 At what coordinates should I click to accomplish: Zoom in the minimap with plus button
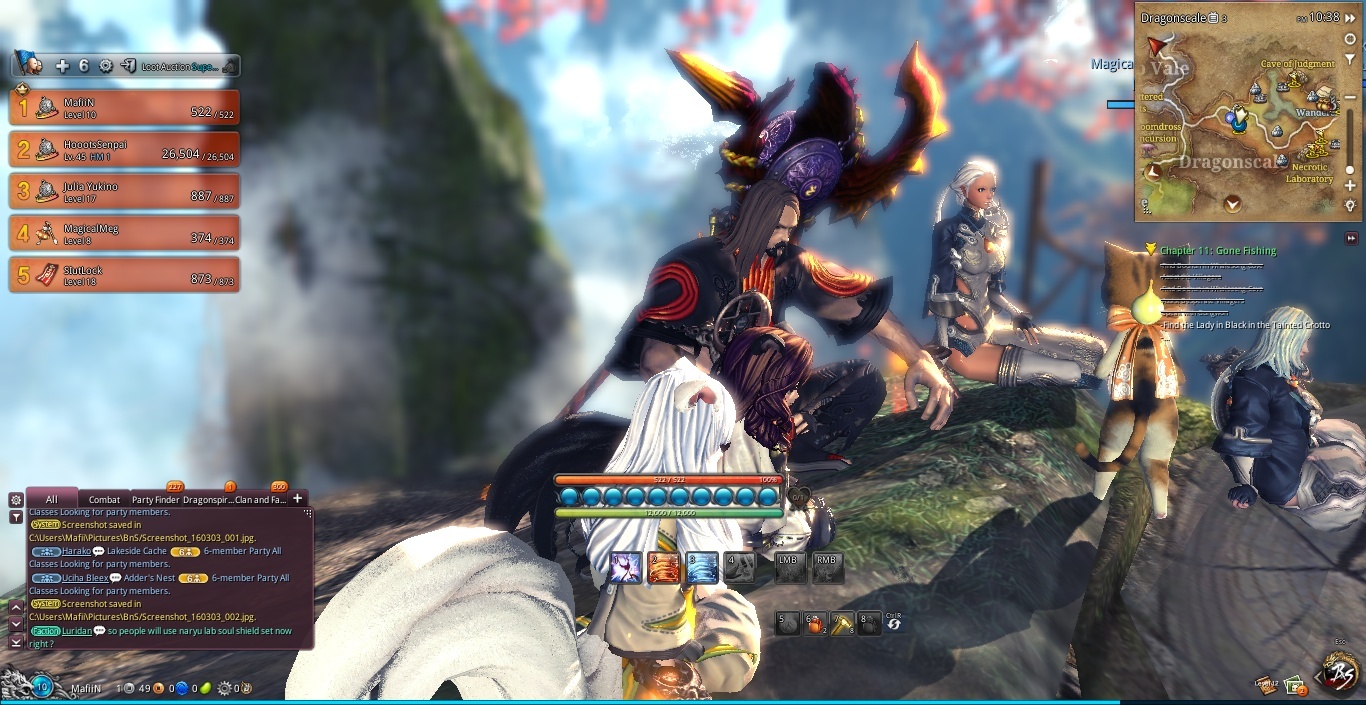(1350, 186)
